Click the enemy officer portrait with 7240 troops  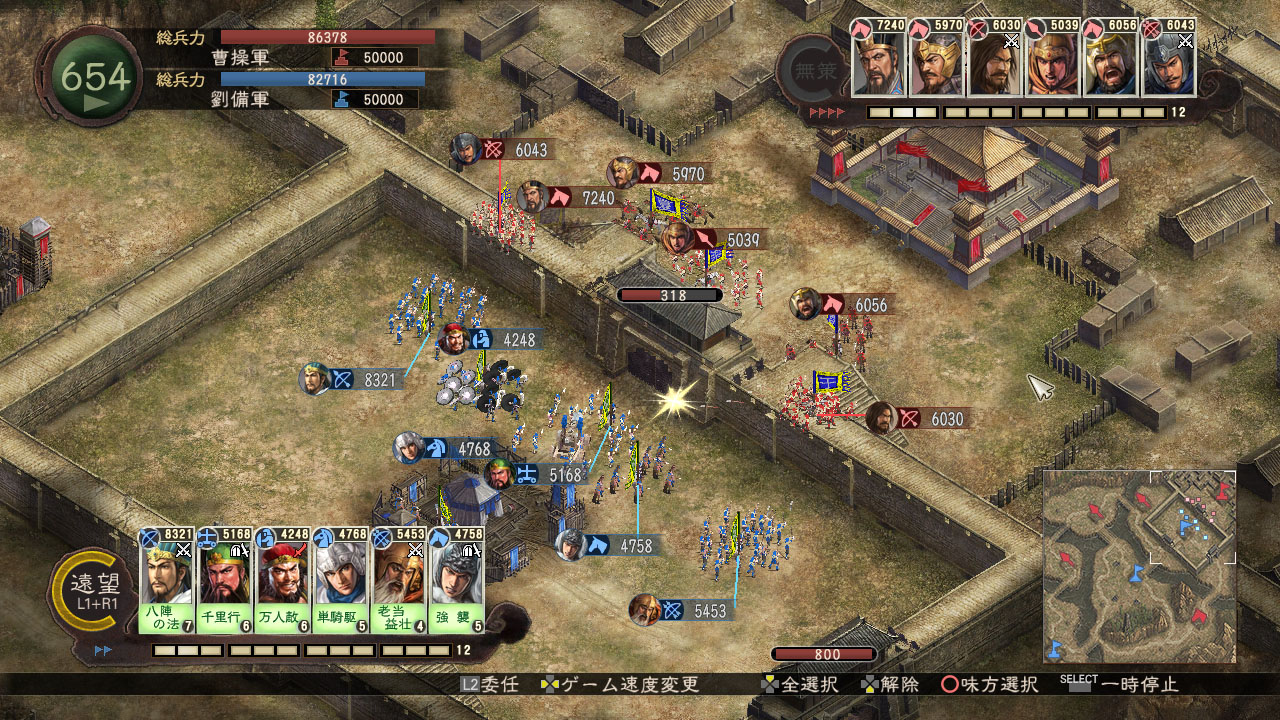[x=878, y=62]
